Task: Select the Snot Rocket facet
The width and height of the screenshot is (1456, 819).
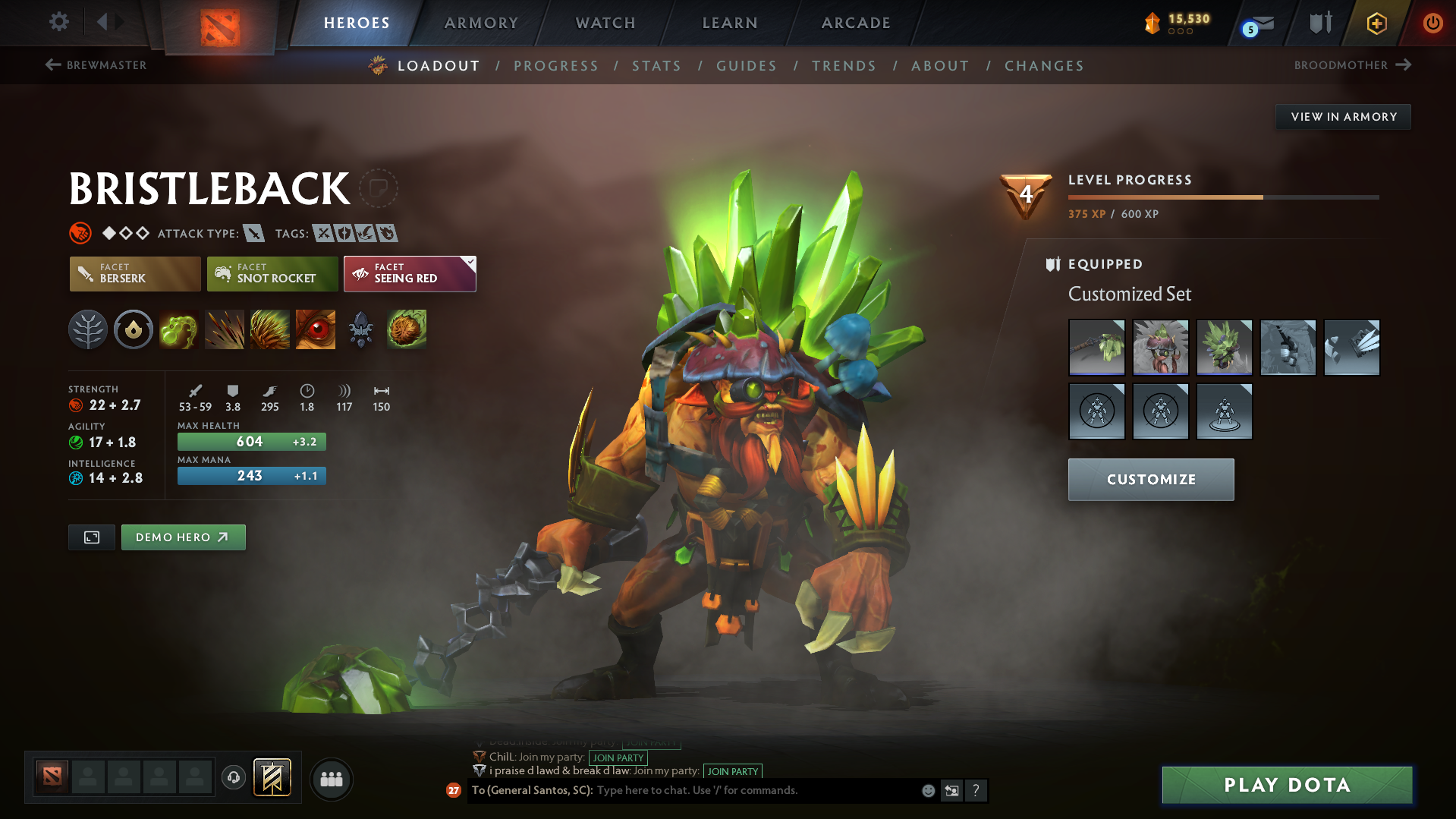Action: click(272, 274)
